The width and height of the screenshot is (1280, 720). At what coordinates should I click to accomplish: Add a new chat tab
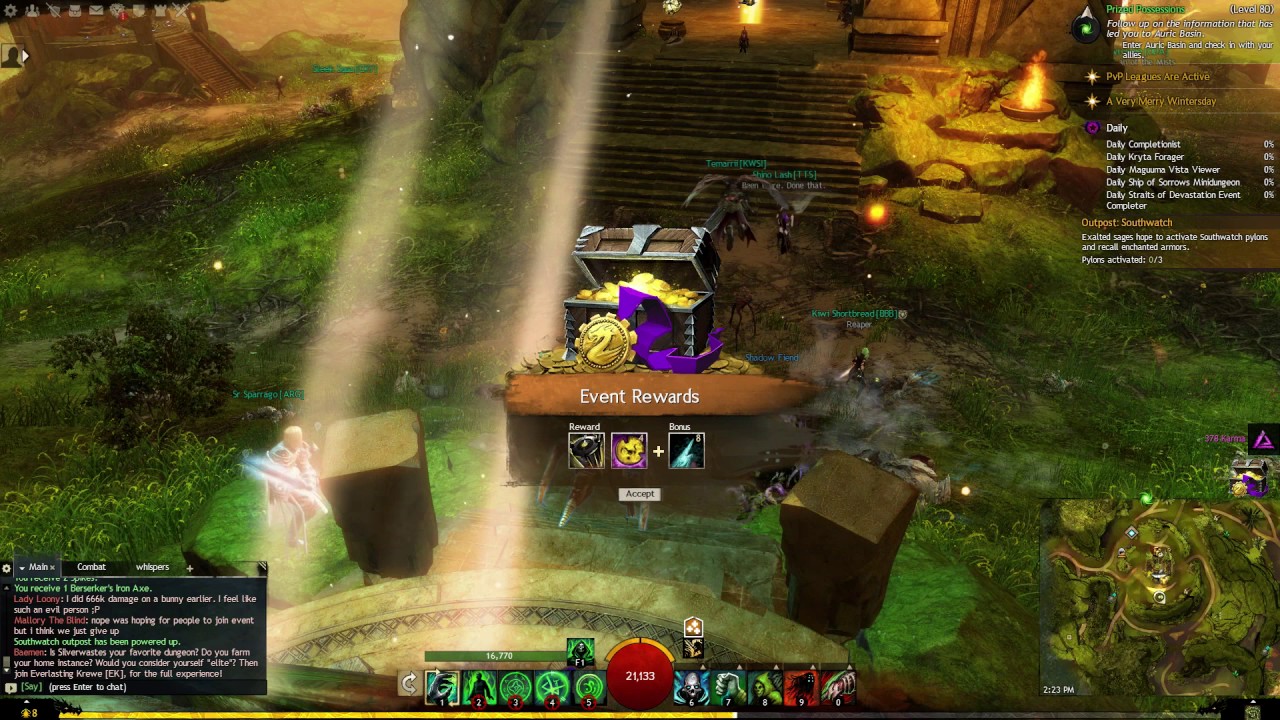tap(189, 568)
